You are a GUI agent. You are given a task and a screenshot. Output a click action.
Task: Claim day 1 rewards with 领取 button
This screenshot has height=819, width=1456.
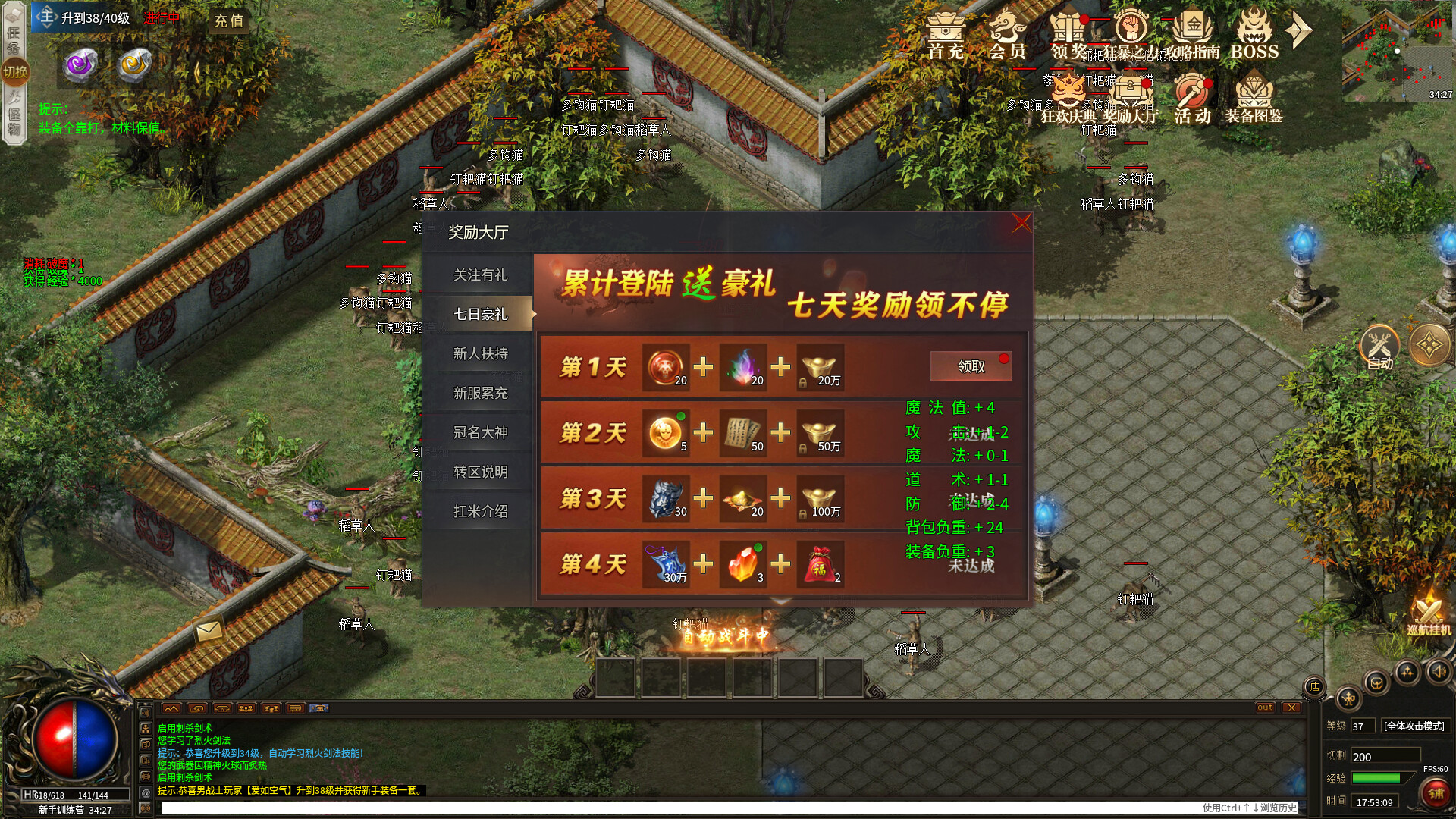click(x=971, y=366)
